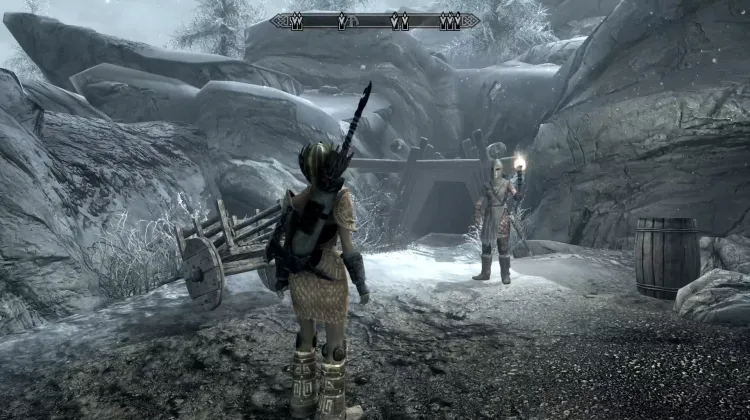Click the compass bar at the top
750x420 pixels.
[374, 20]
